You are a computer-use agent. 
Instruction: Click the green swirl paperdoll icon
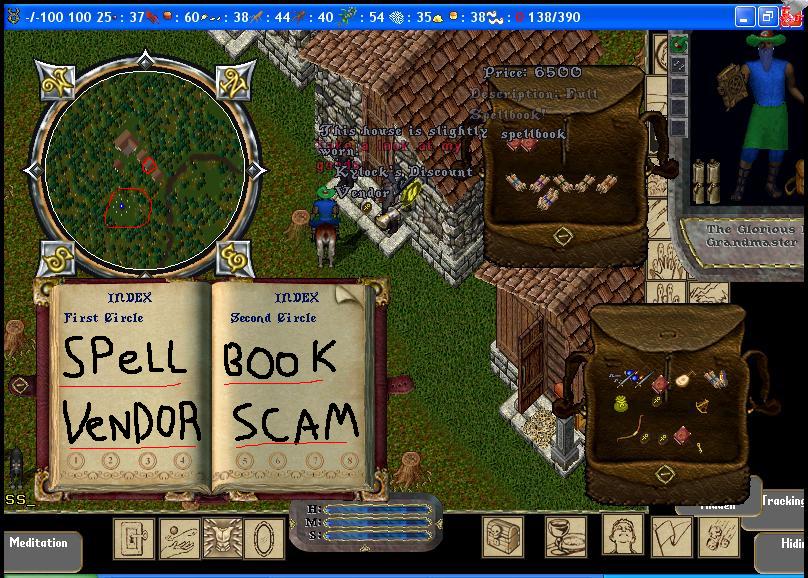coord(679,45)
